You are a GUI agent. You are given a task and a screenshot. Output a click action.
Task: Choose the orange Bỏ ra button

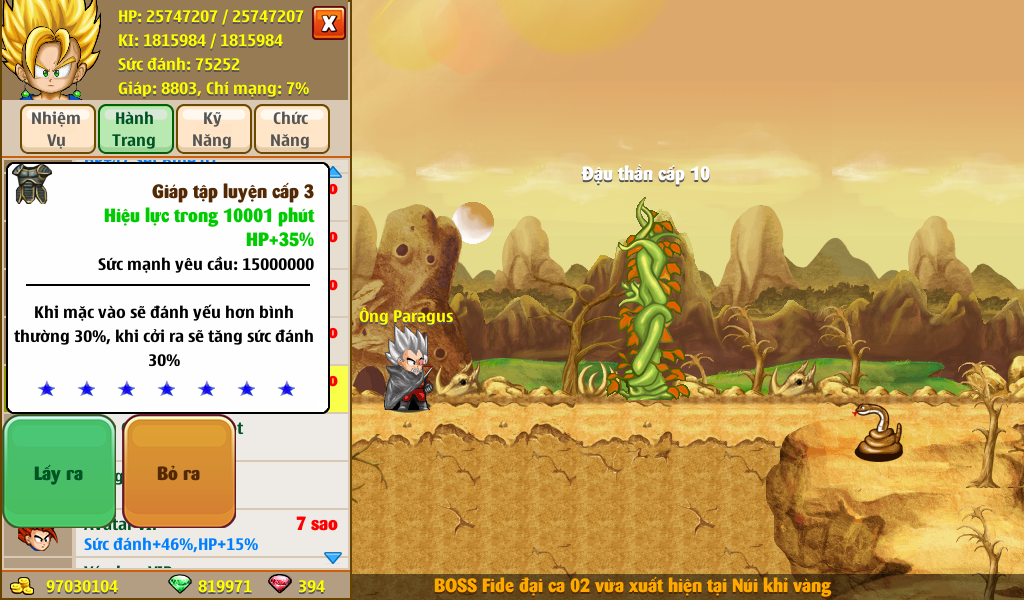tap(179, 472)
